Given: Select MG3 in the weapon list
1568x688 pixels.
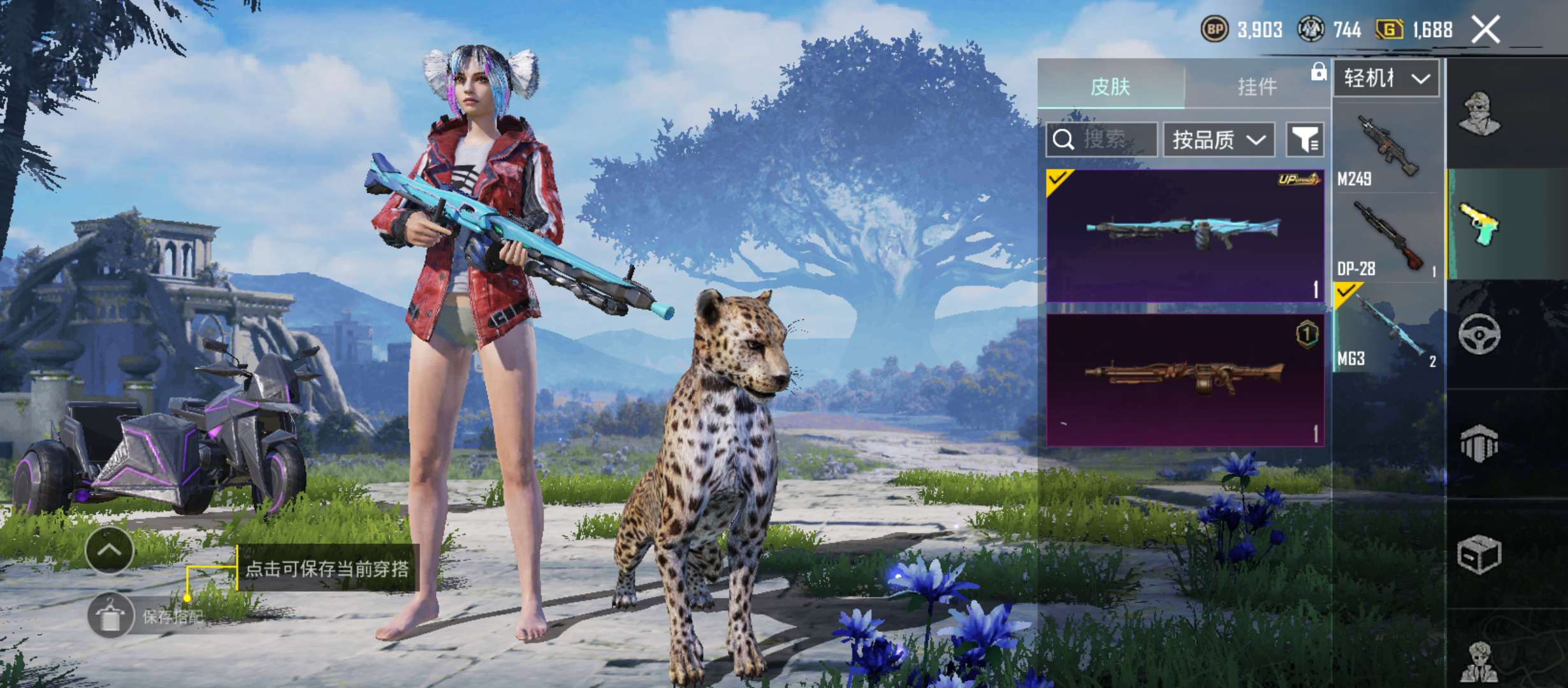Looking at the screenshot, I should point(1388,328).
